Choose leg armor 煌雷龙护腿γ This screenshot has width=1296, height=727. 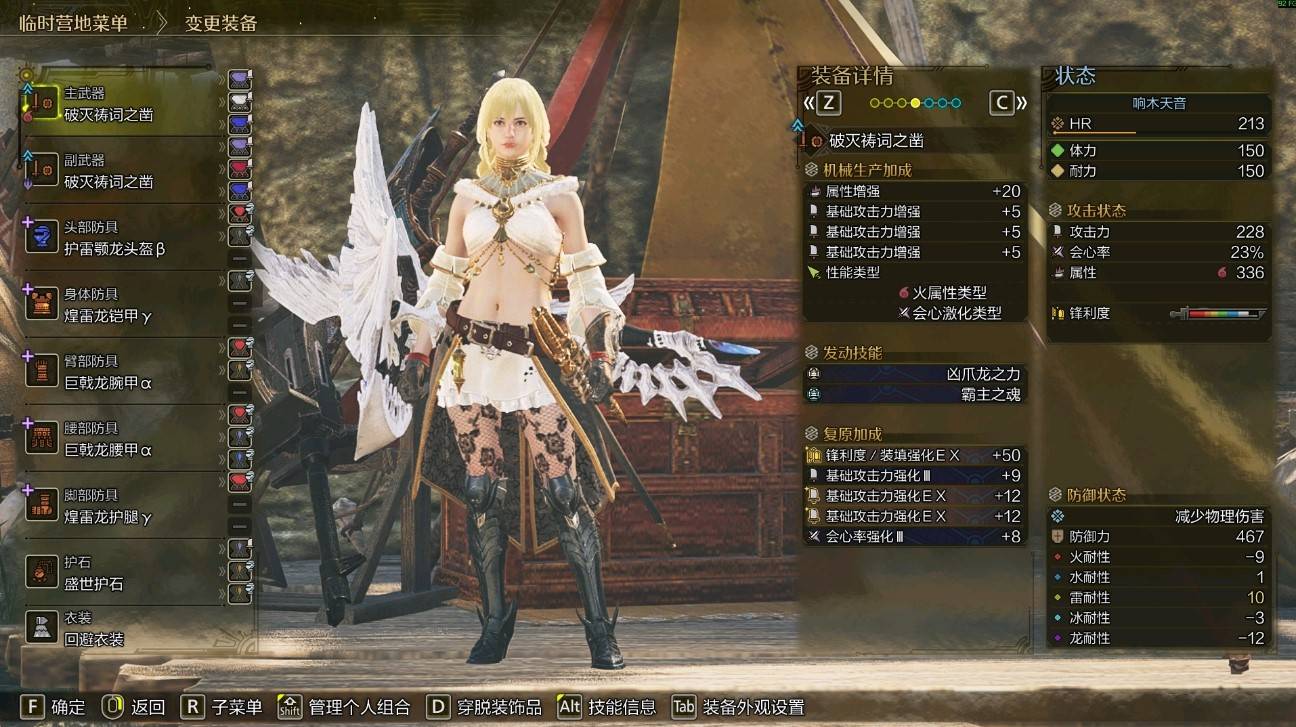[x=120, y=506]
